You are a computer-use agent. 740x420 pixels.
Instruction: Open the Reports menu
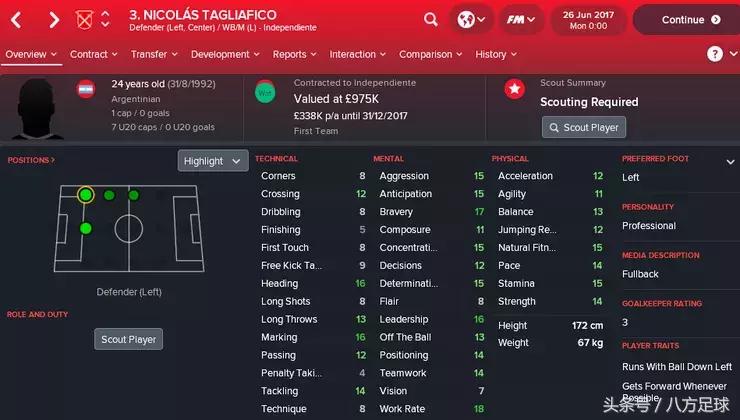[294, 55]
